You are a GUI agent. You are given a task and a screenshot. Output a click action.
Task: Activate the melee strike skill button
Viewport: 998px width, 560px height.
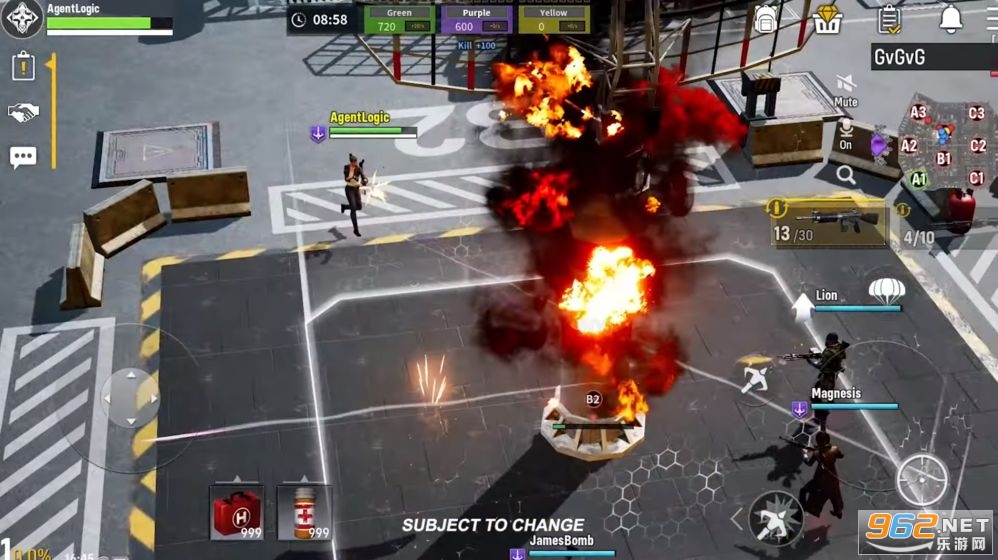coord(776,517)
